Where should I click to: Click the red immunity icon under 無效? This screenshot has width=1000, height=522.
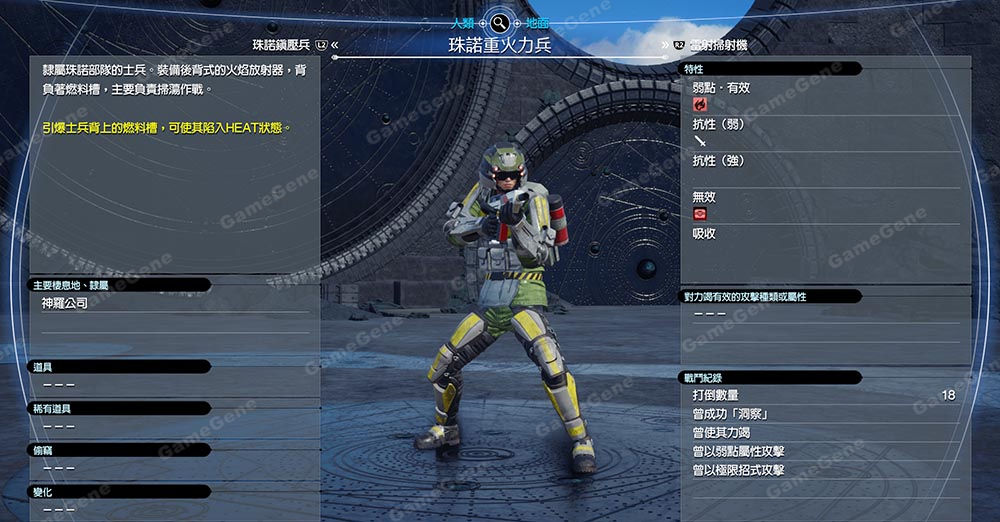coord(700,214)
